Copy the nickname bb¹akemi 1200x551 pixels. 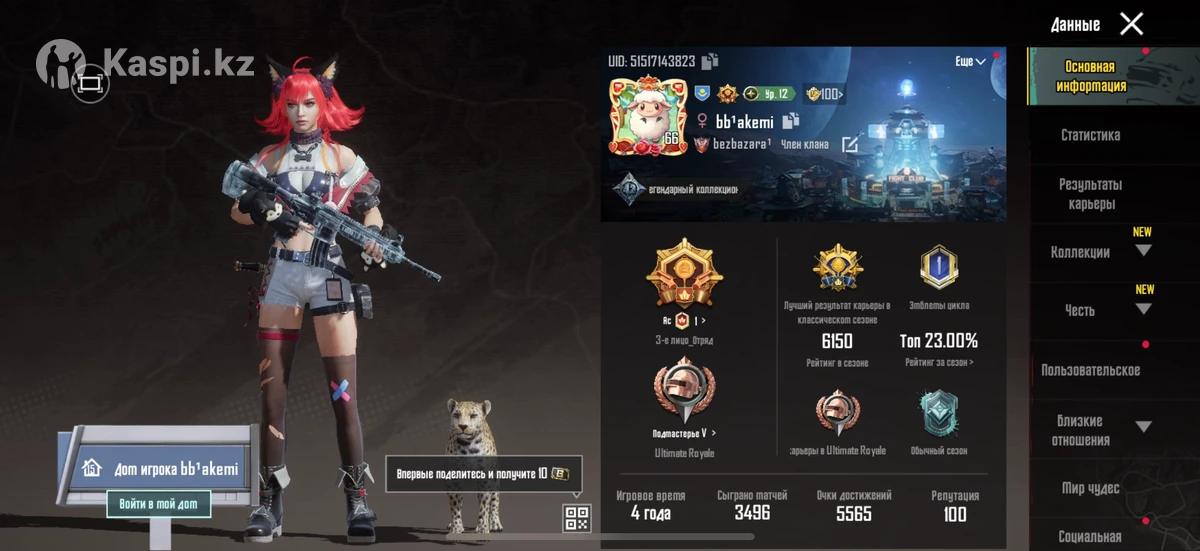[x=790, y=121]
